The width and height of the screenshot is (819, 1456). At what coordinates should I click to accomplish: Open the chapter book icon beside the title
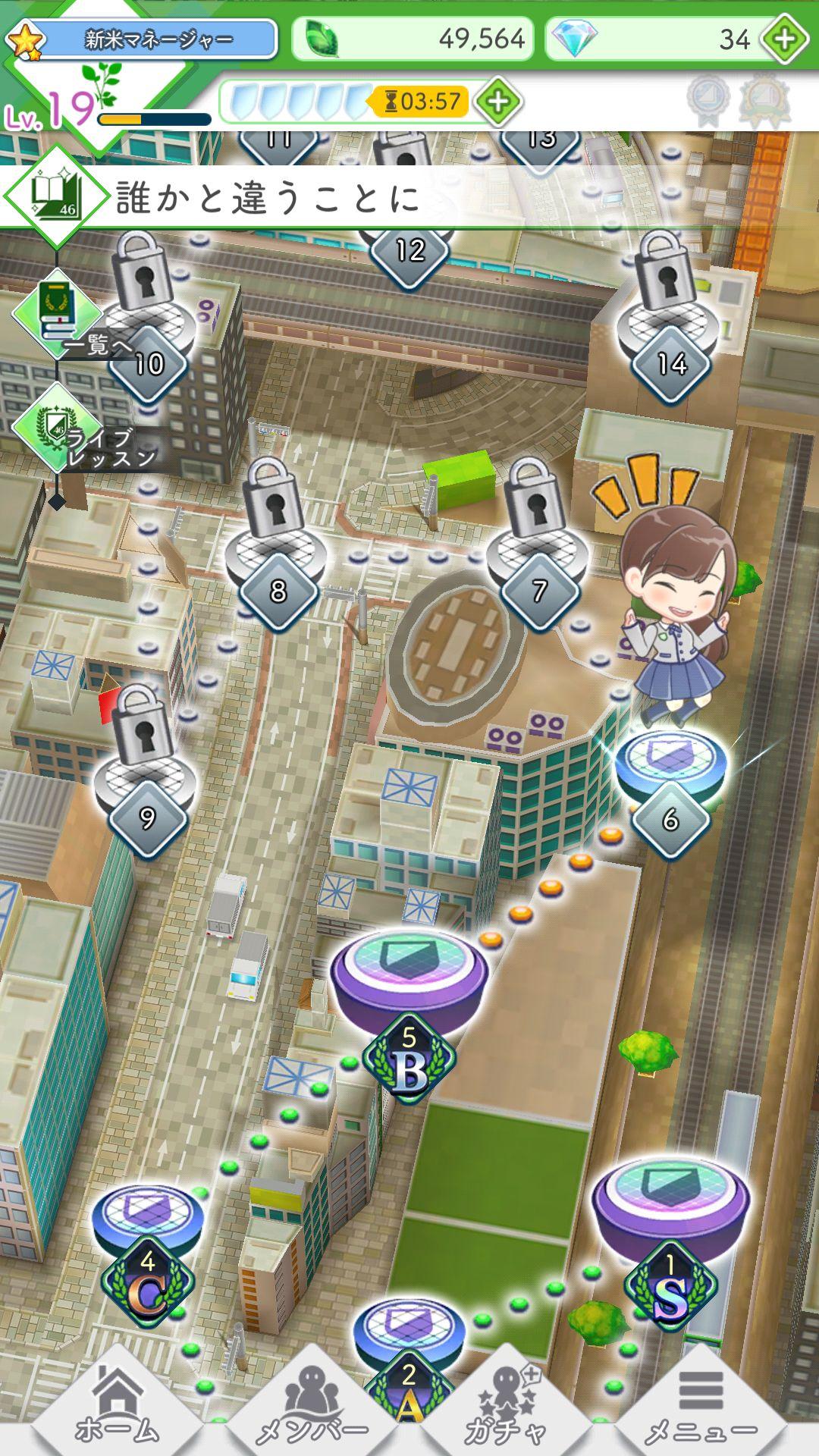point(56,196)
